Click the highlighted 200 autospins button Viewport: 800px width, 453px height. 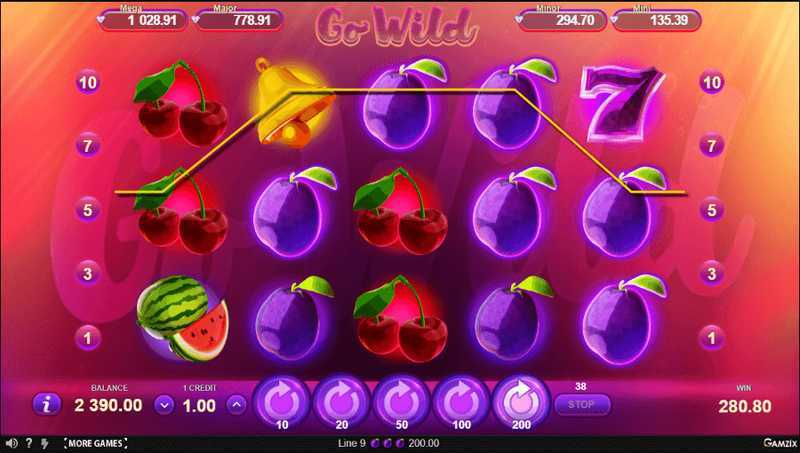pyautogui.click(x=519, y=400)
